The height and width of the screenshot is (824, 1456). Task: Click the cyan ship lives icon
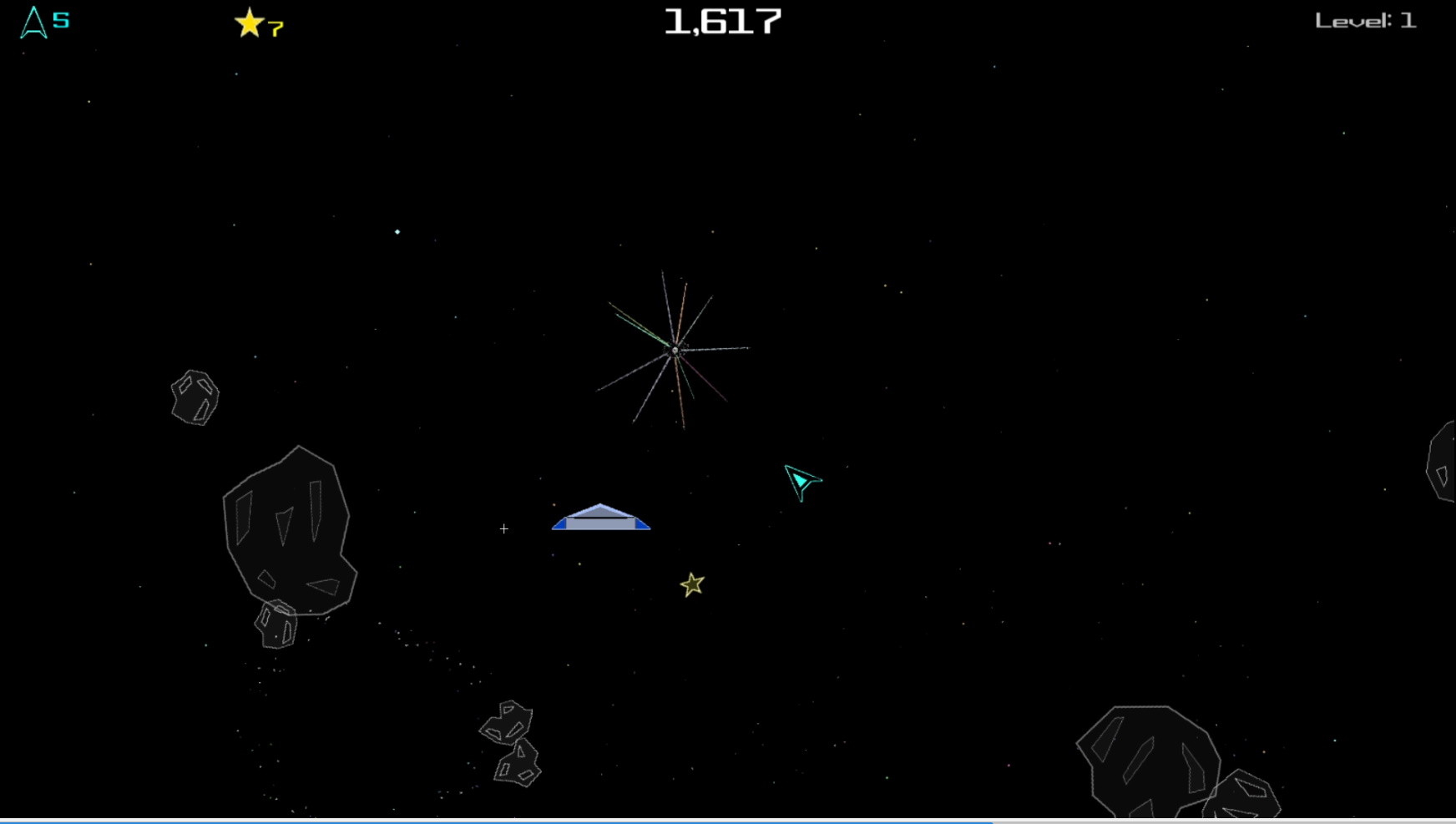[32, 23]
